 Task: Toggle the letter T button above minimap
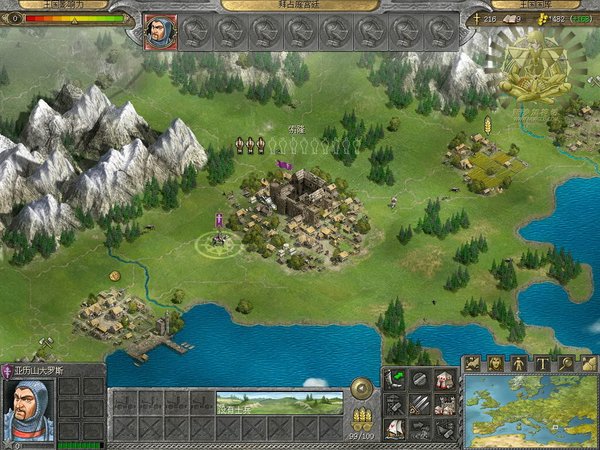542,363
